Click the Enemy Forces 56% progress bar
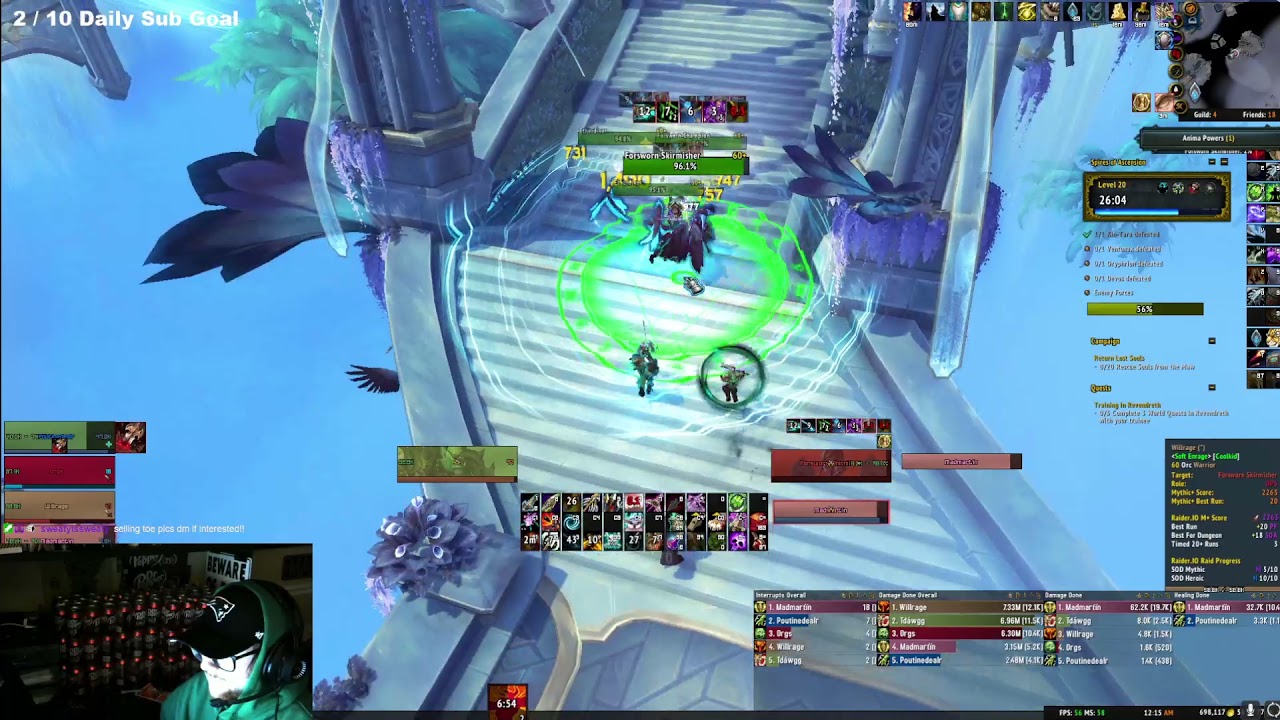 1144,308
